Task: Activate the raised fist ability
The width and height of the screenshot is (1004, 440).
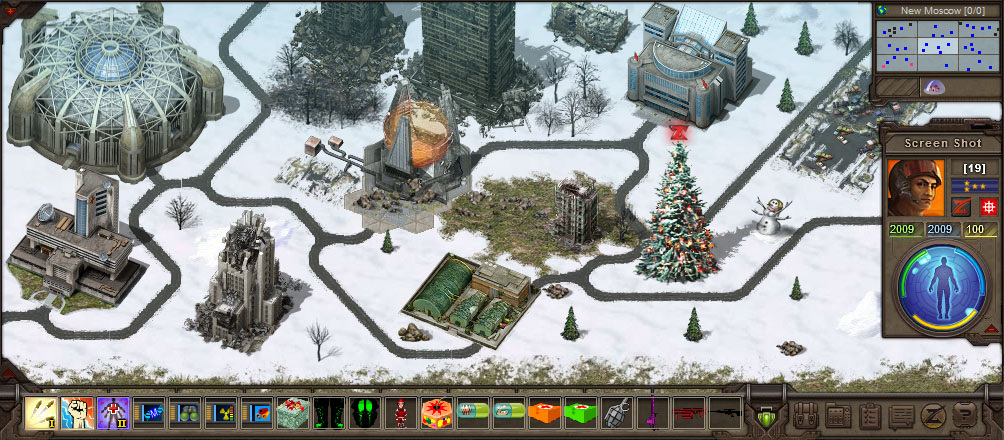Action: click(75, 412)
